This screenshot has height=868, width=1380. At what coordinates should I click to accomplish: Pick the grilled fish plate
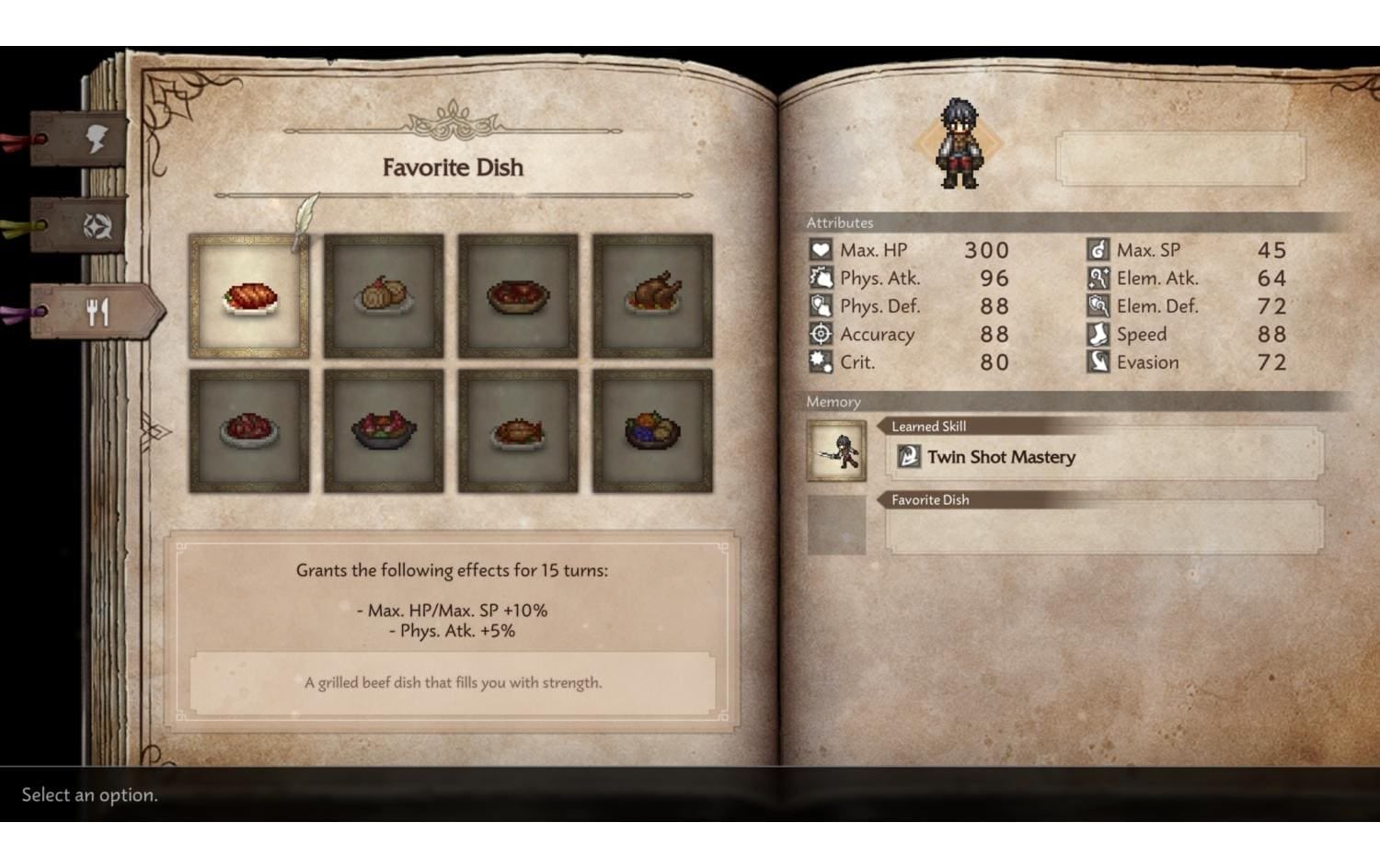pyautogui.click(x=518, y=430)
